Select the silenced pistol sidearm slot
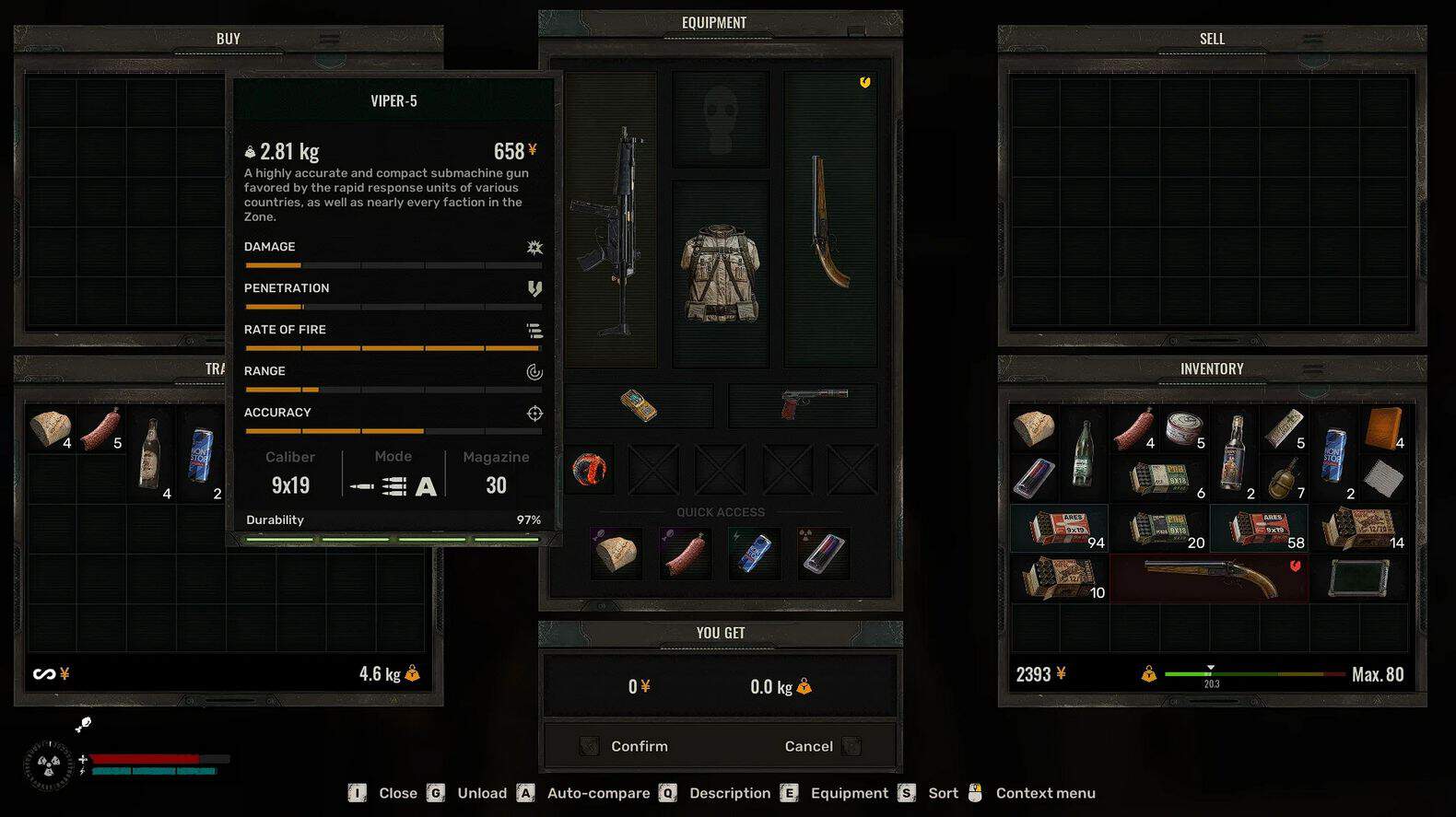 803,404
